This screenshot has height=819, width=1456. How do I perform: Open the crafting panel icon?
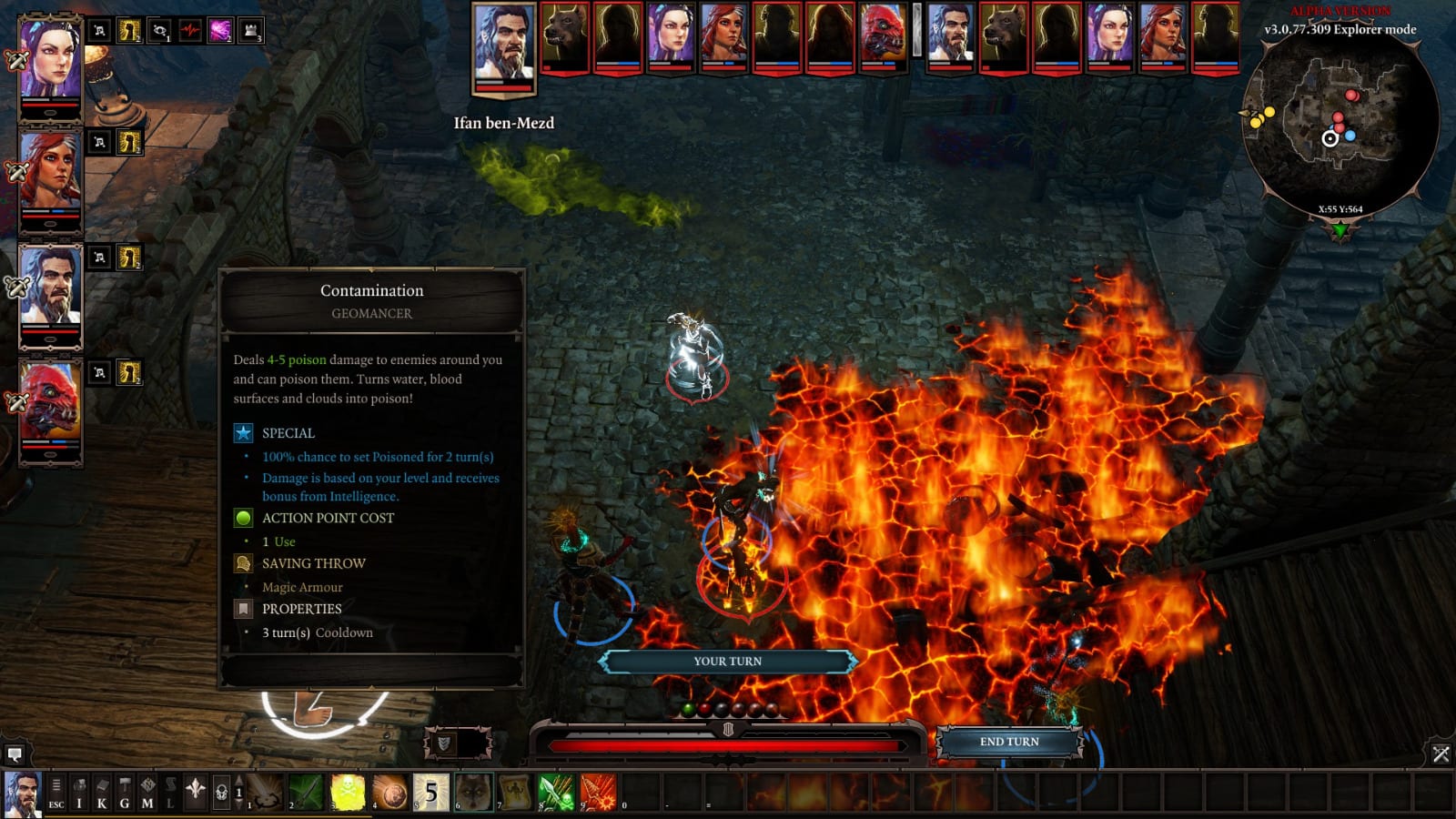coord(125,790)
